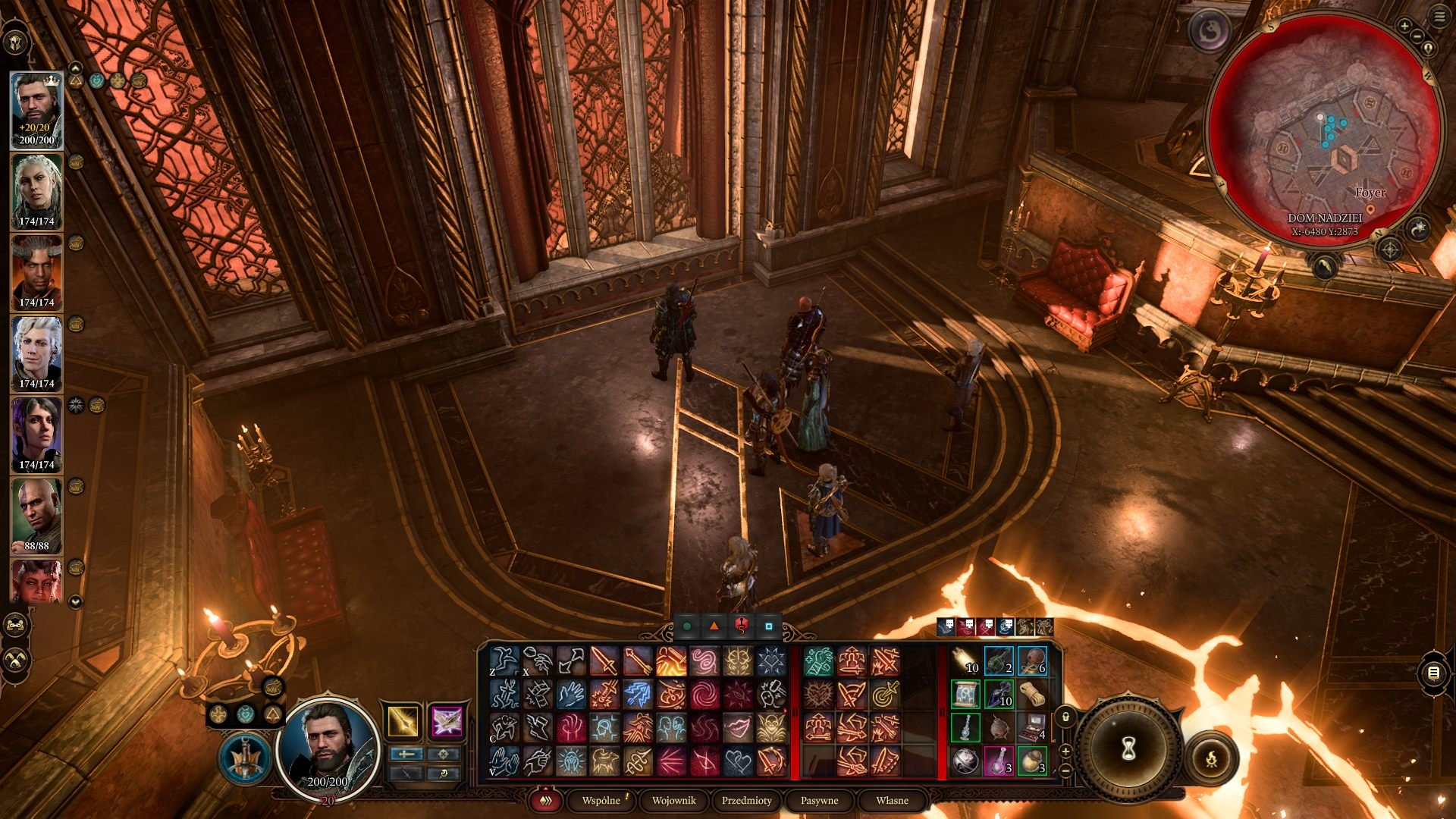Click the red action filter with number 5

(741, 626)
